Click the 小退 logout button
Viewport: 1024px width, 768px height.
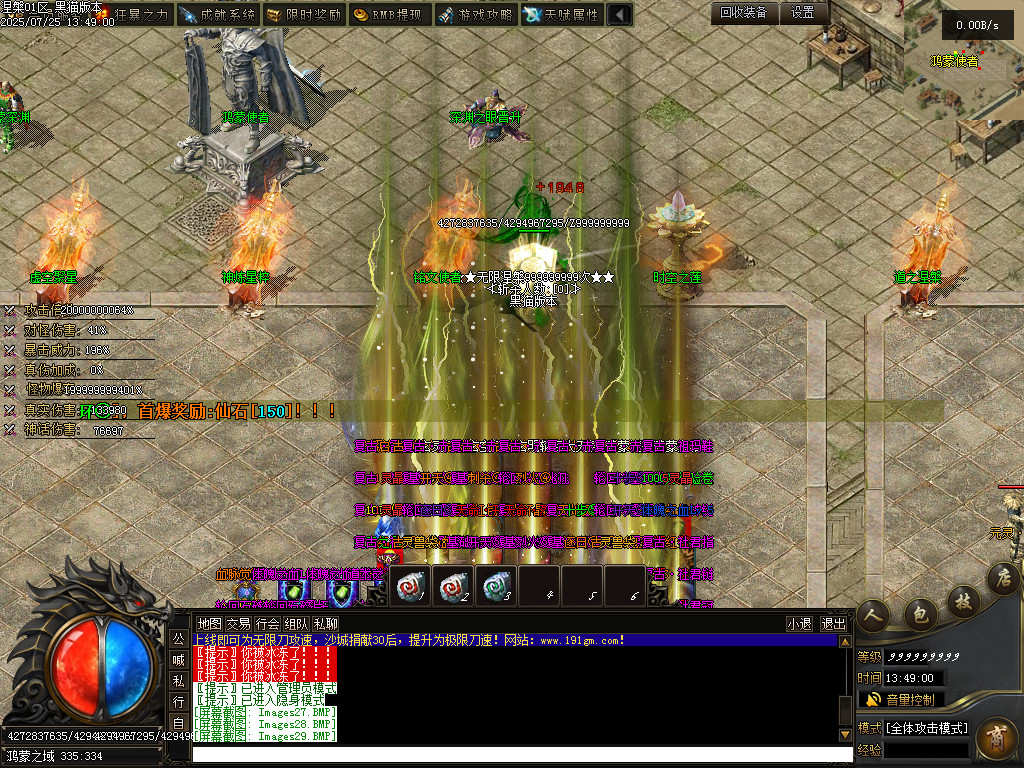[x=799, y=623]
